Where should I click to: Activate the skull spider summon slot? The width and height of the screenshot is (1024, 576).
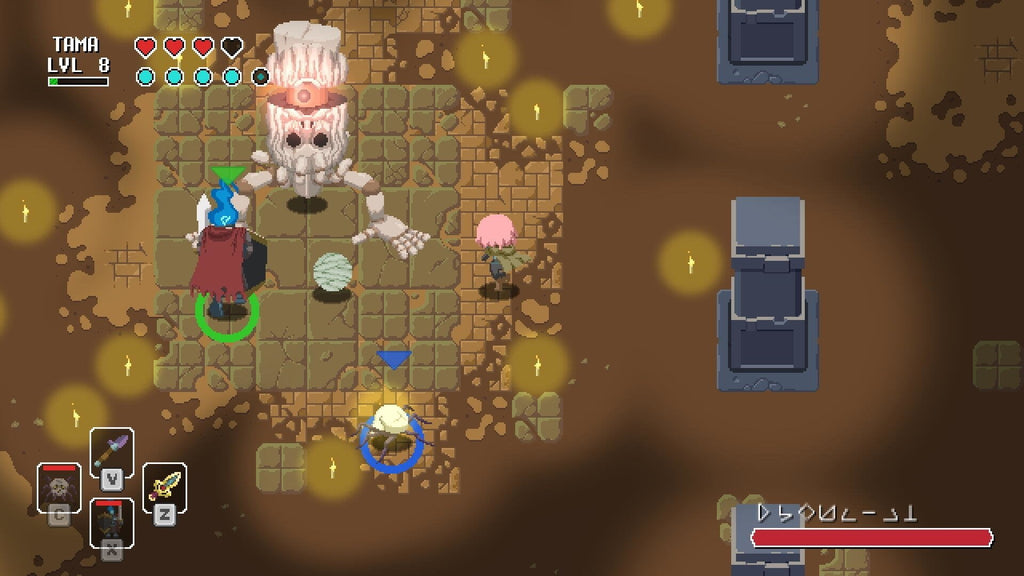tap(59, 487)
